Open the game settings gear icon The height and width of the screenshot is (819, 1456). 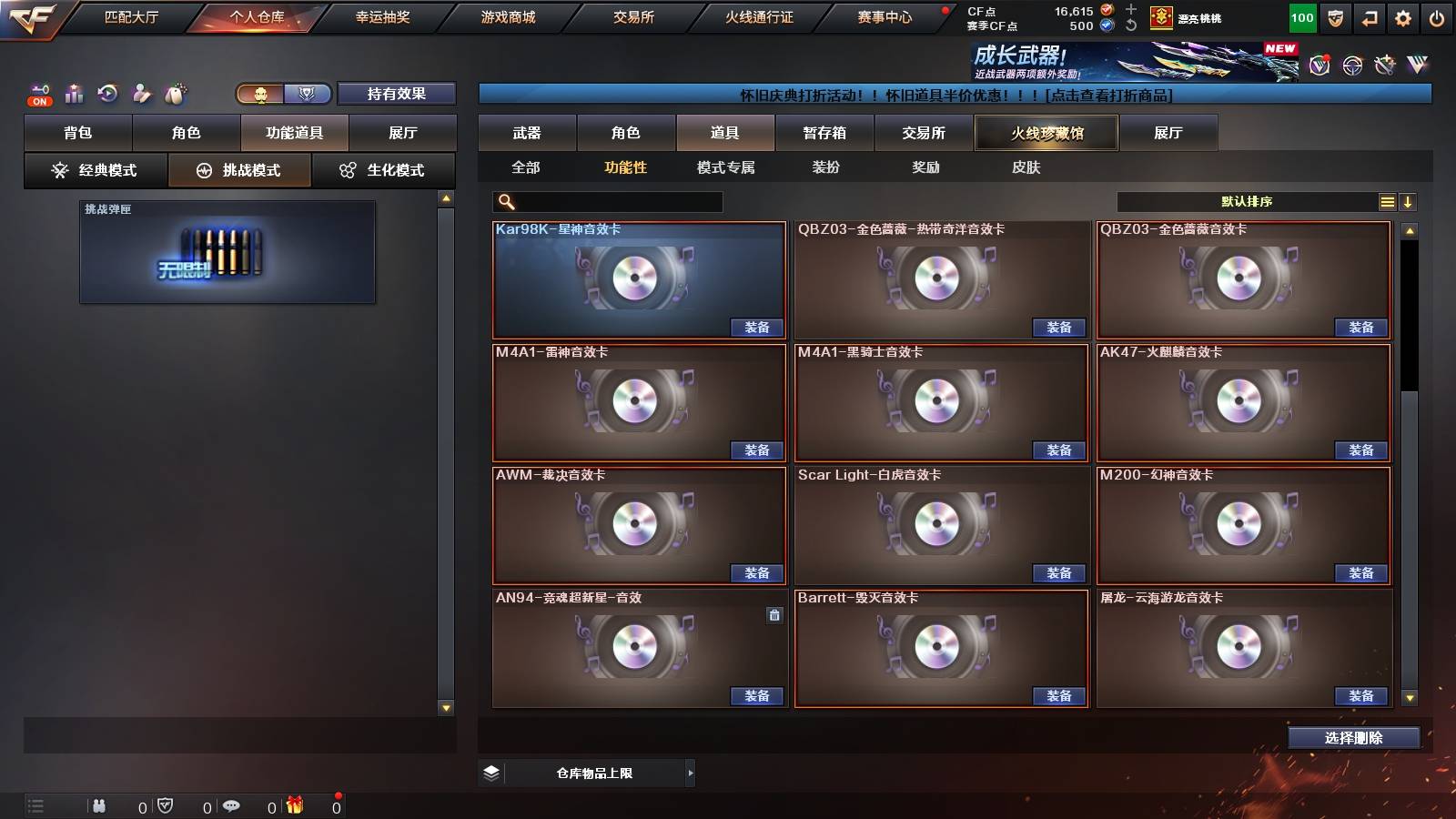pos(1404,17)
